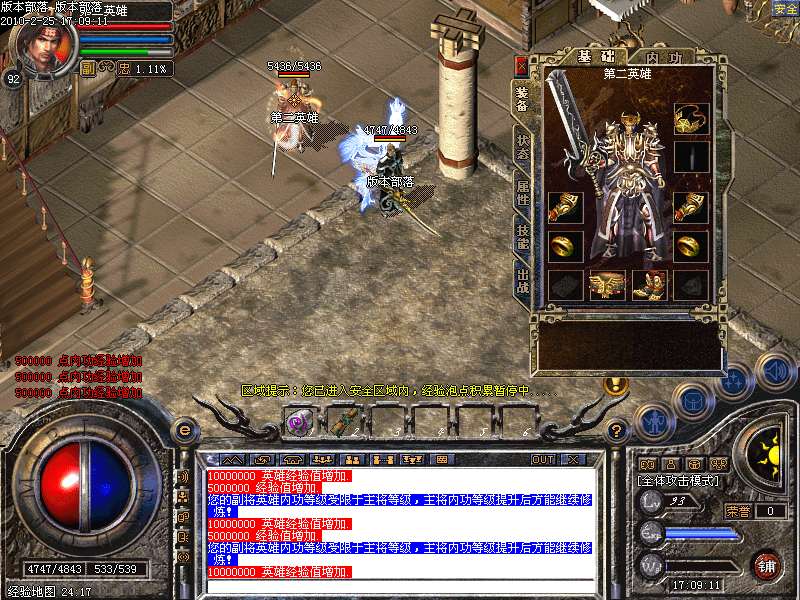
Task: Open the 铺 shop button
Action: click(x=767, y=565)
